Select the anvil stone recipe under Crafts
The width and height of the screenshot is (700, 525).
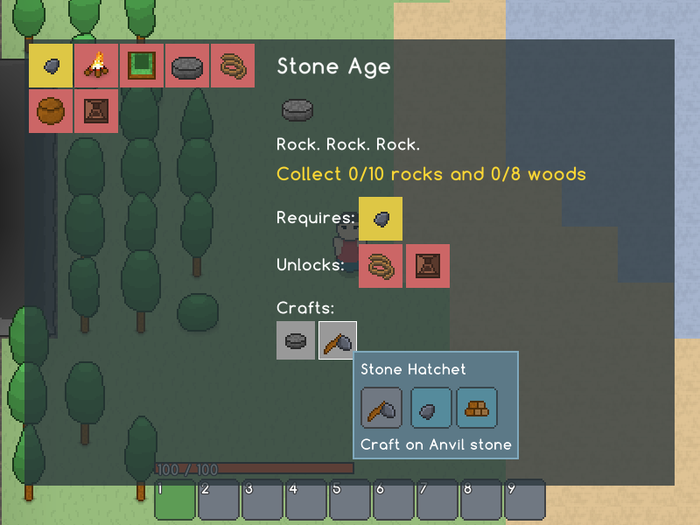point(296,340)
